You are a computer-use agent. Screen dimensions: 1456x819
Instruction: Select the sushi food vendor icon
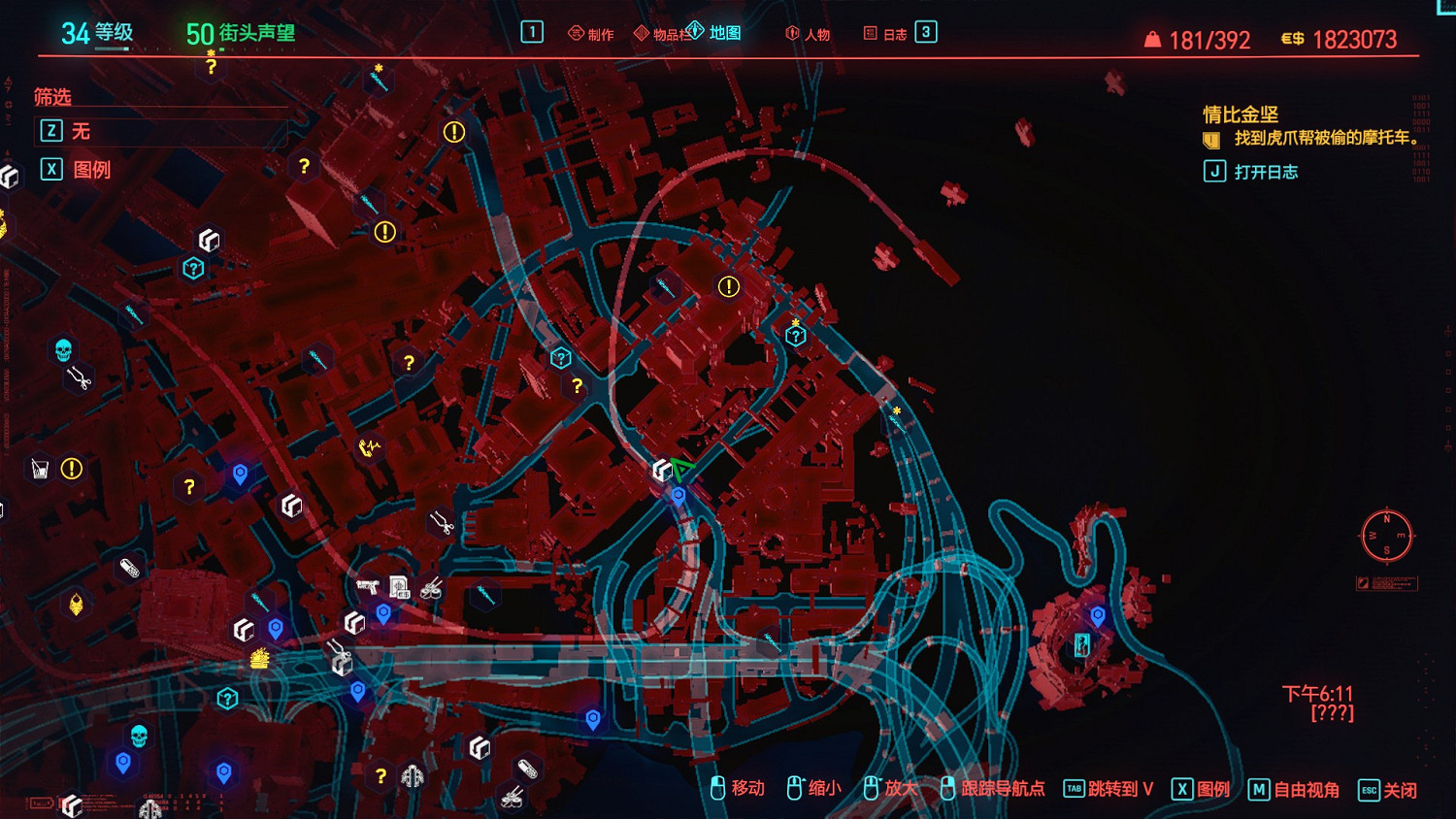point(433,589)
